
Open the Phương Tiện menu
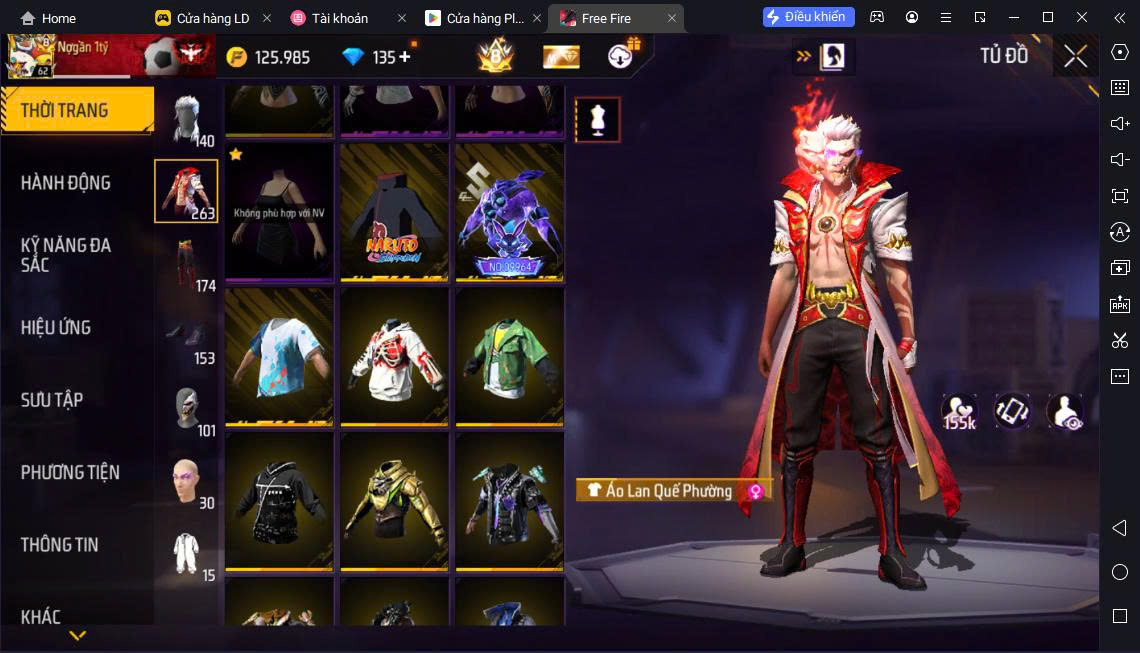[70, 472]
